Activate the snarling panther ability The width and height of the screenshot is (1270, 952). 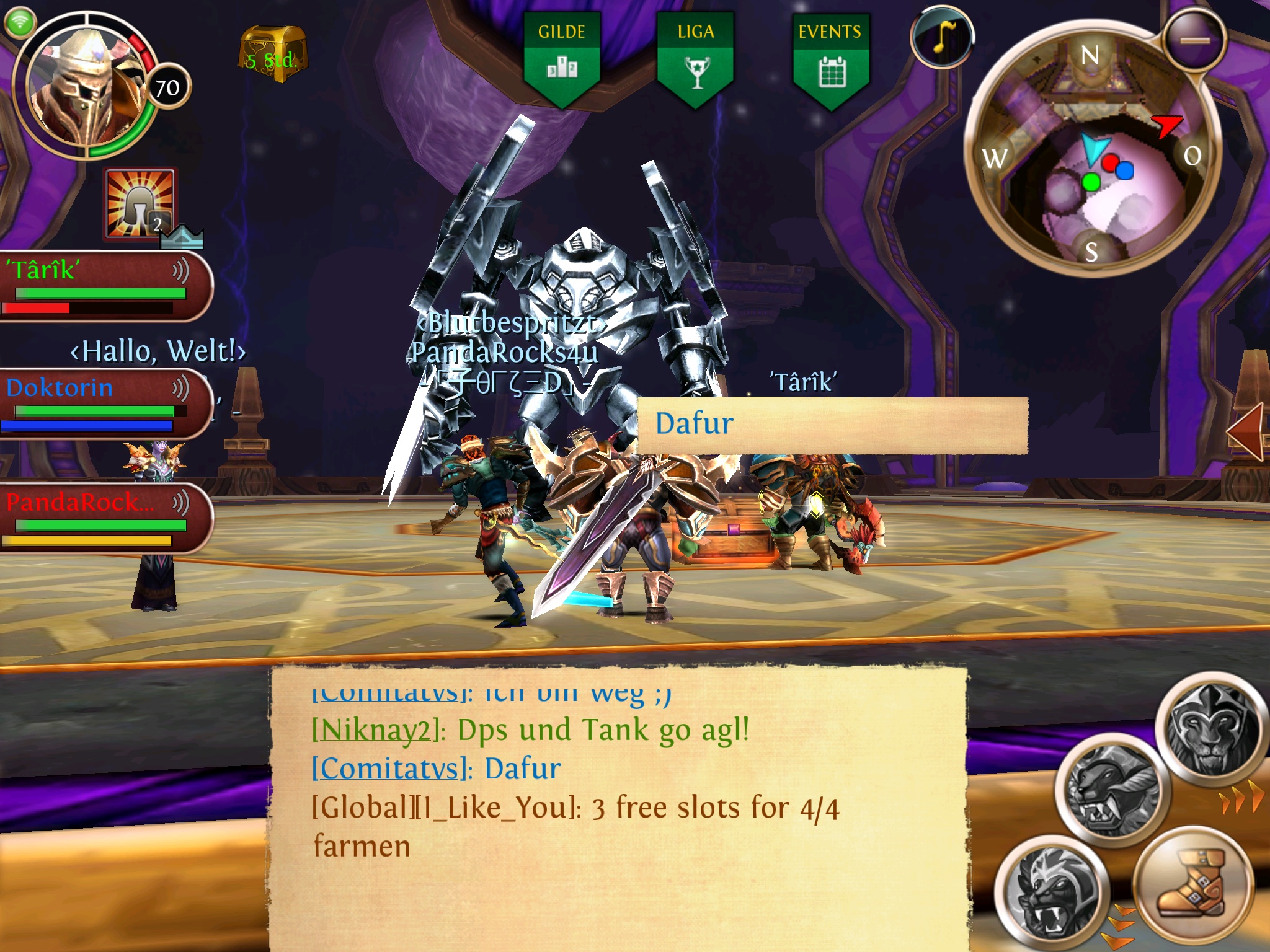[x=1107, y=788]
